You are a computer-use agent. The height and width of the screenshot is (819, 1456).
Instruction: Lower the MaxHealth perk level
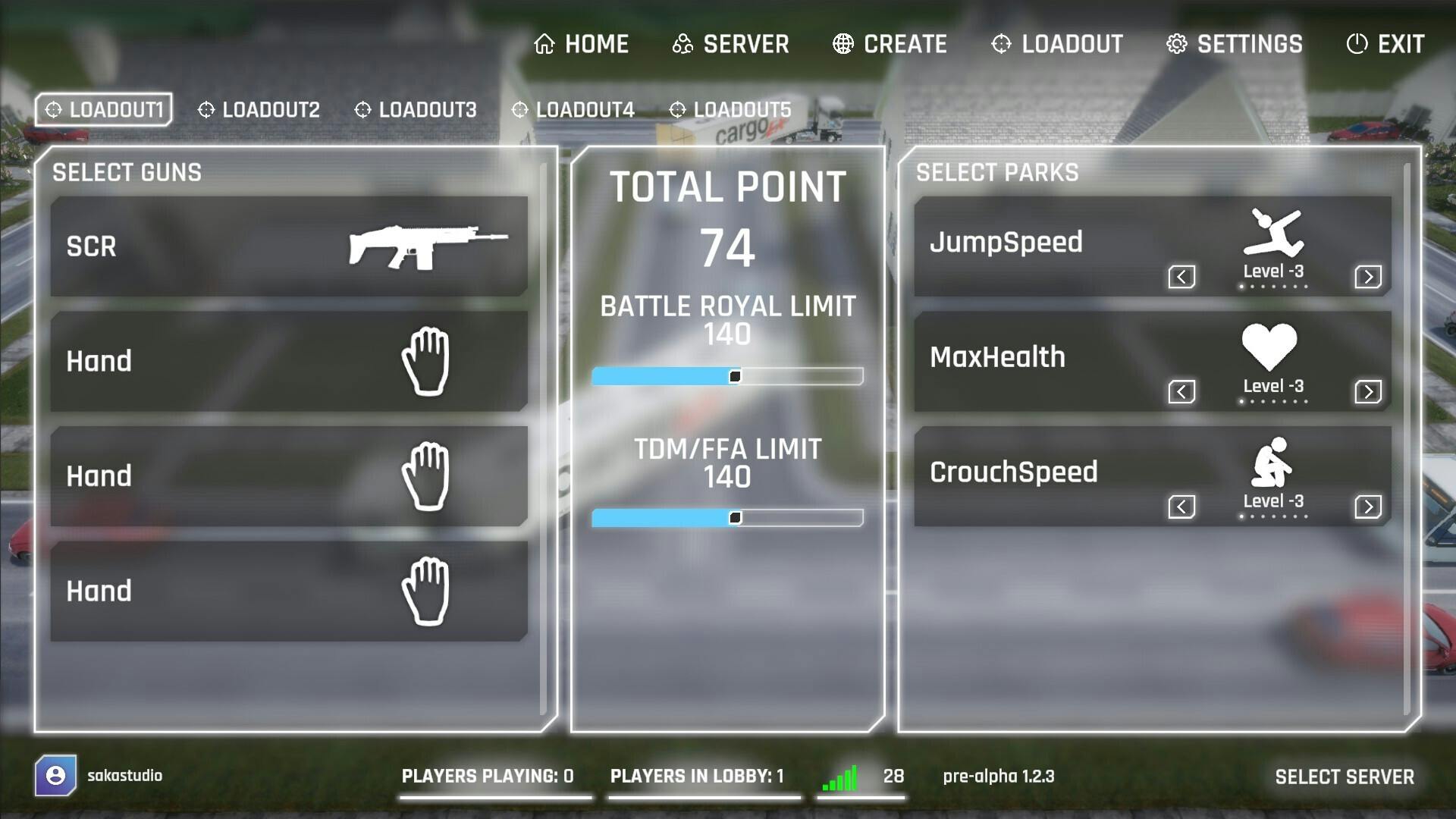tap(1181, 392)
